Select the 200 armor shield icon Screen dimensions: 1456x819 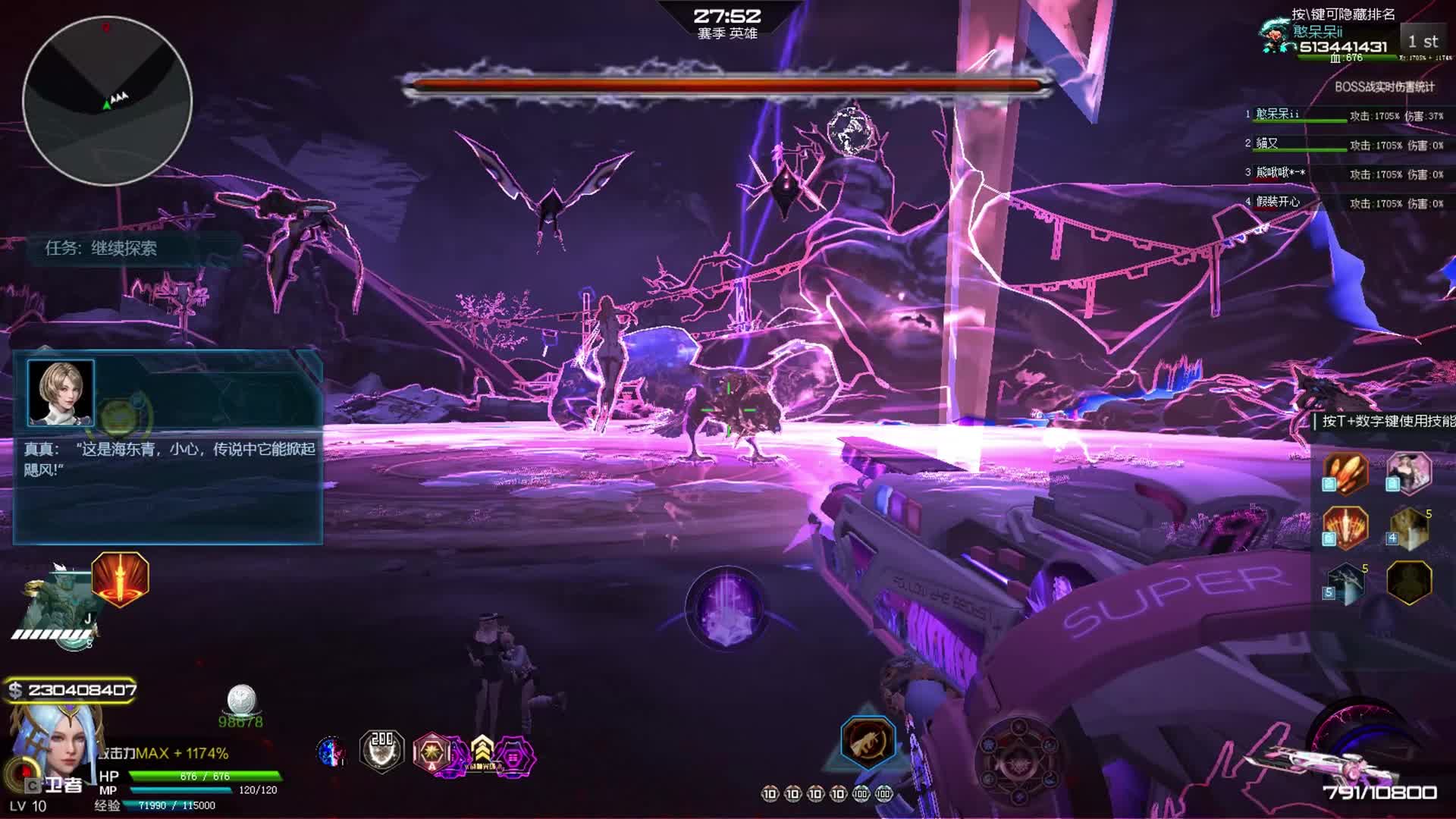click(381, 751)
